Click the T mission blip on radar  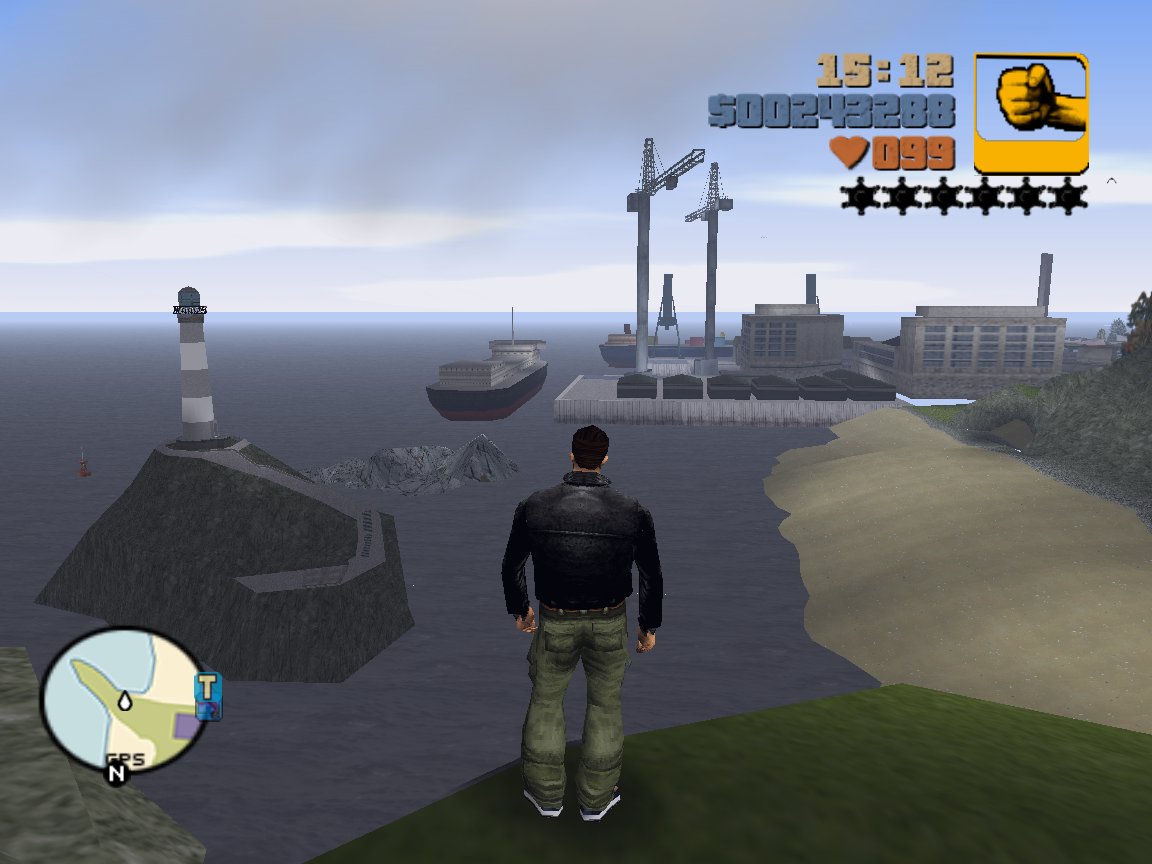pos(208,687)
